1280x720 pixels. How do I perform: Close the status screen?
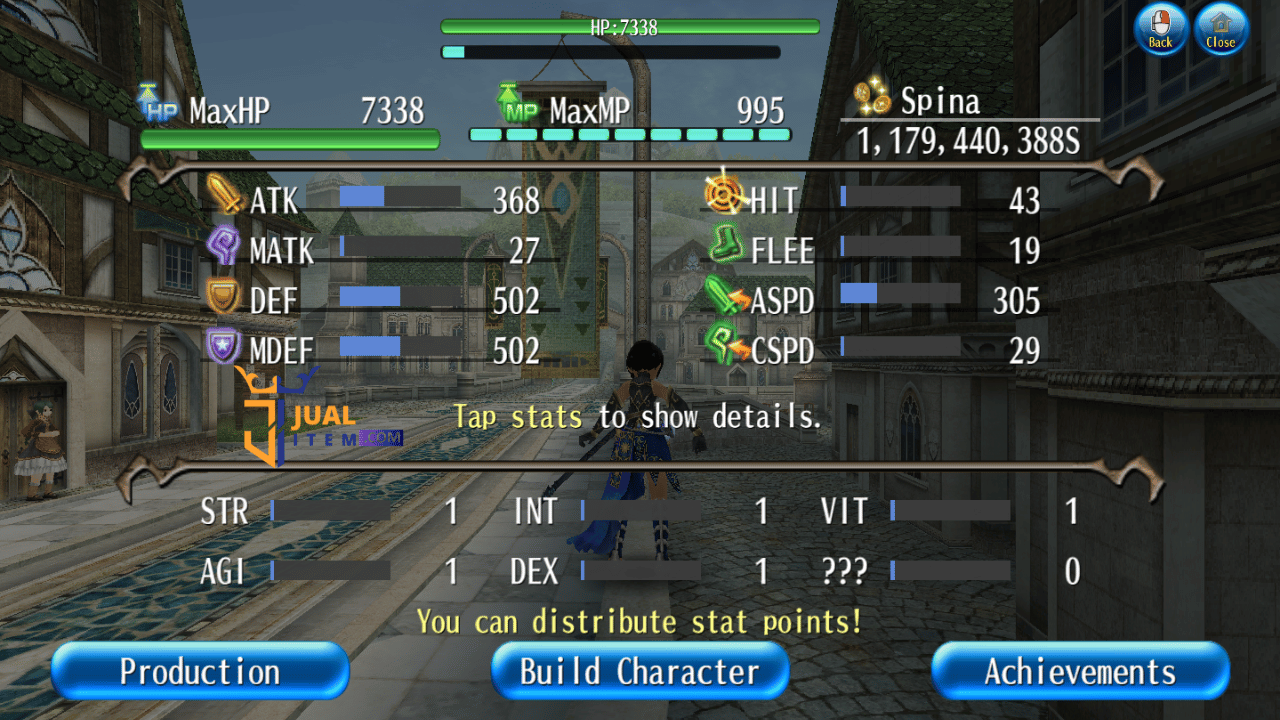click(1221, 28)
